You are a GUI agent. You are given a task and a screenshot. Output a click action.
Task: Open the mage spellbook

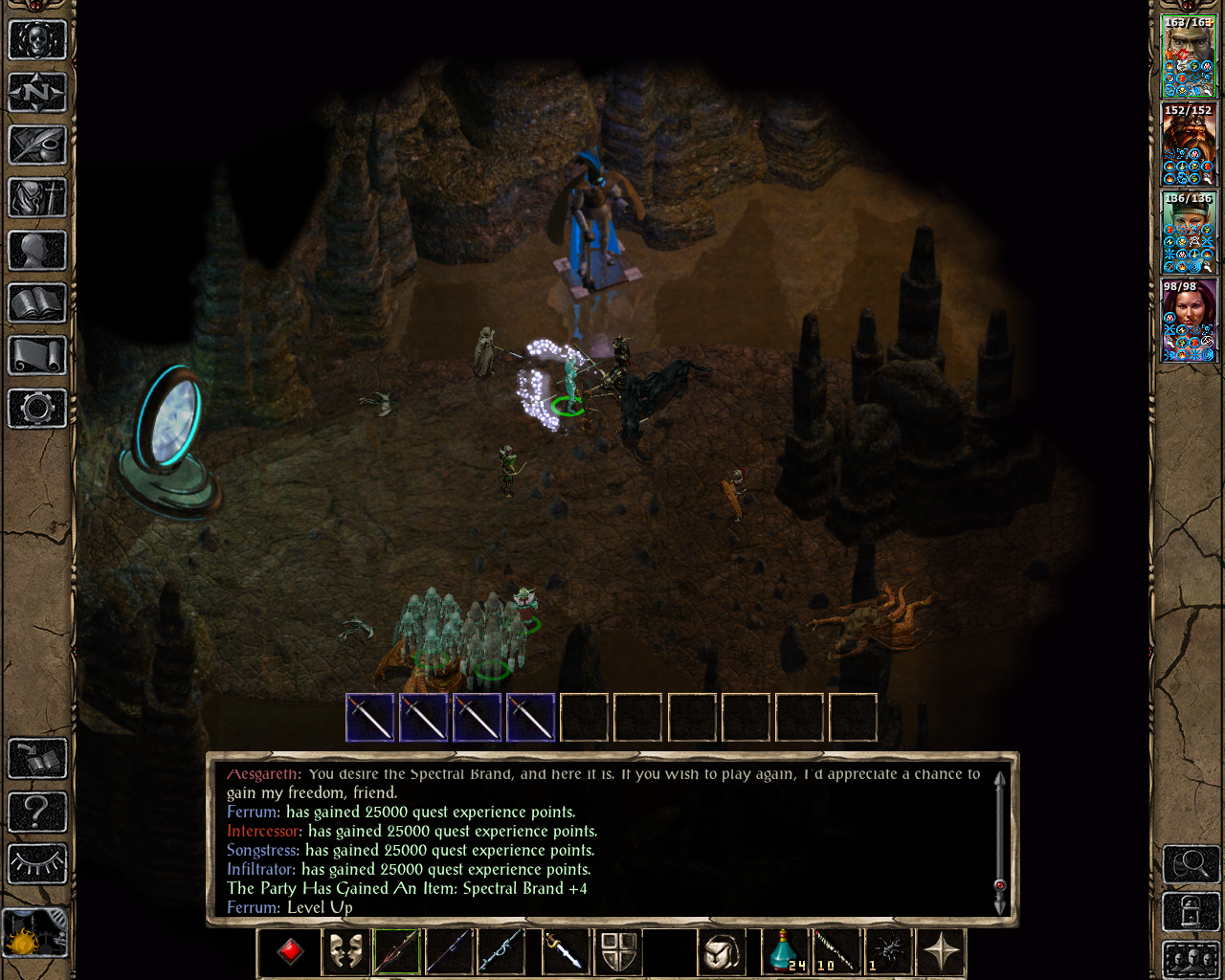click(x=37, y=303)
